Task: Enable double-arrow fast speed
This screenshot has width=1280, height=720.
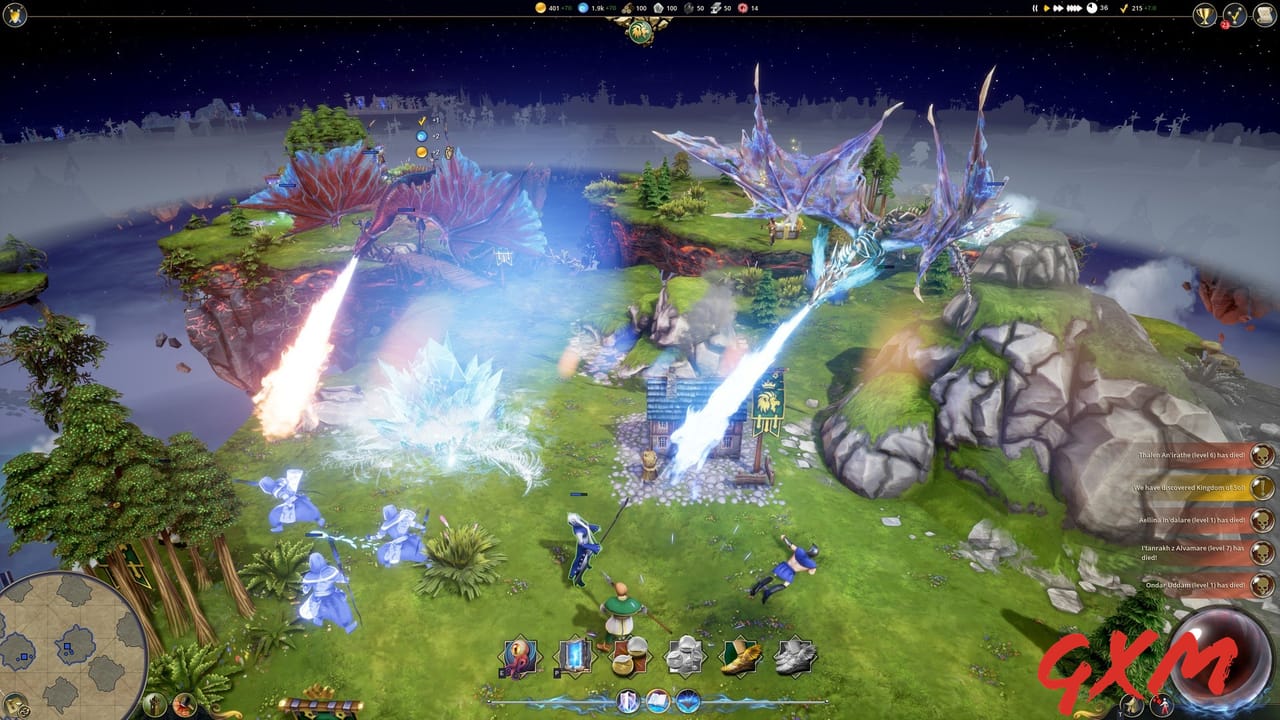Action: pos(1057,8)
